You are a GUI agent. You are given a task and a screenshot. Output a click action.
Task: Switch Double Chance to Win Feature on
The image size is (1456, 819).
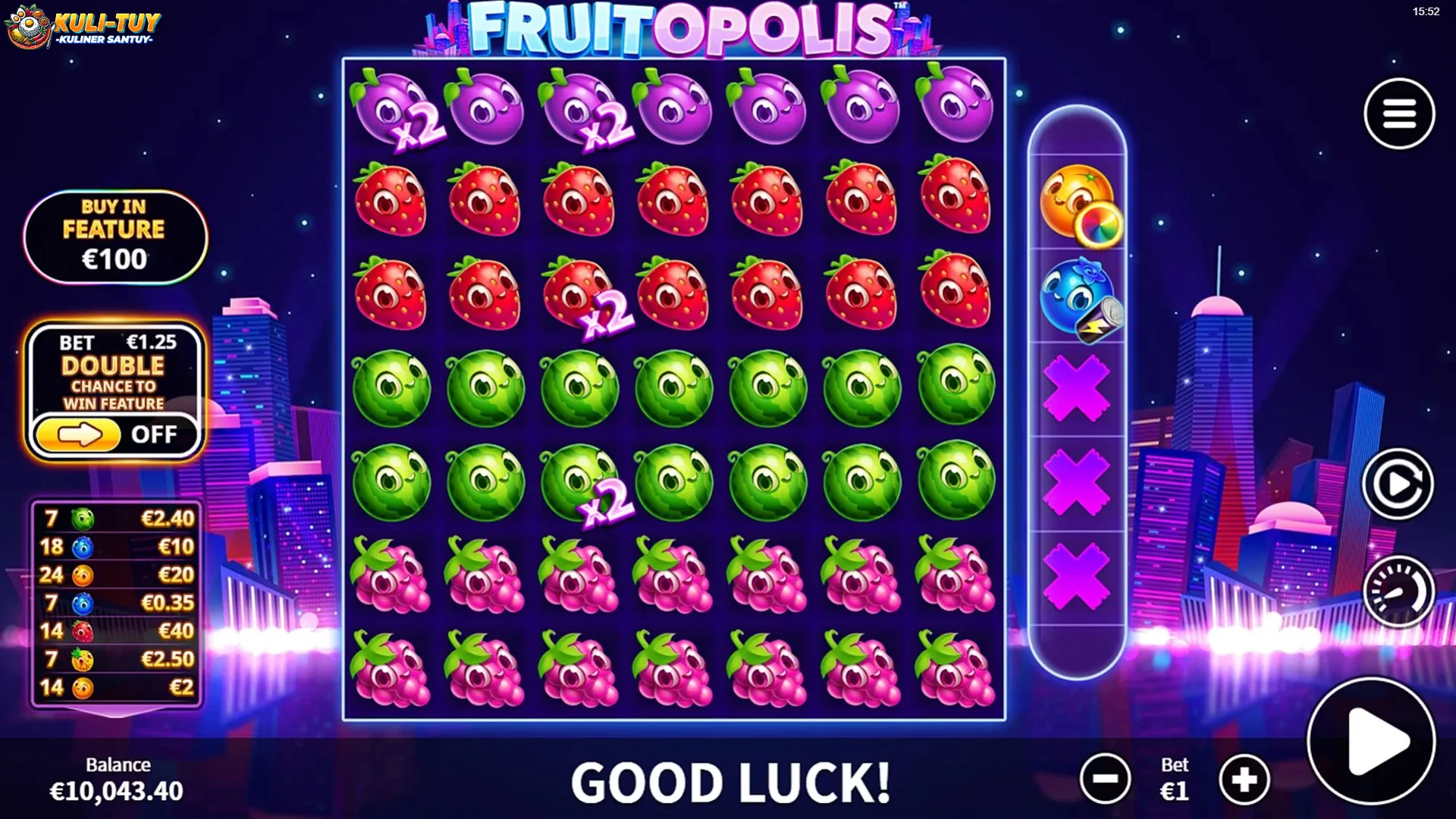79,433
